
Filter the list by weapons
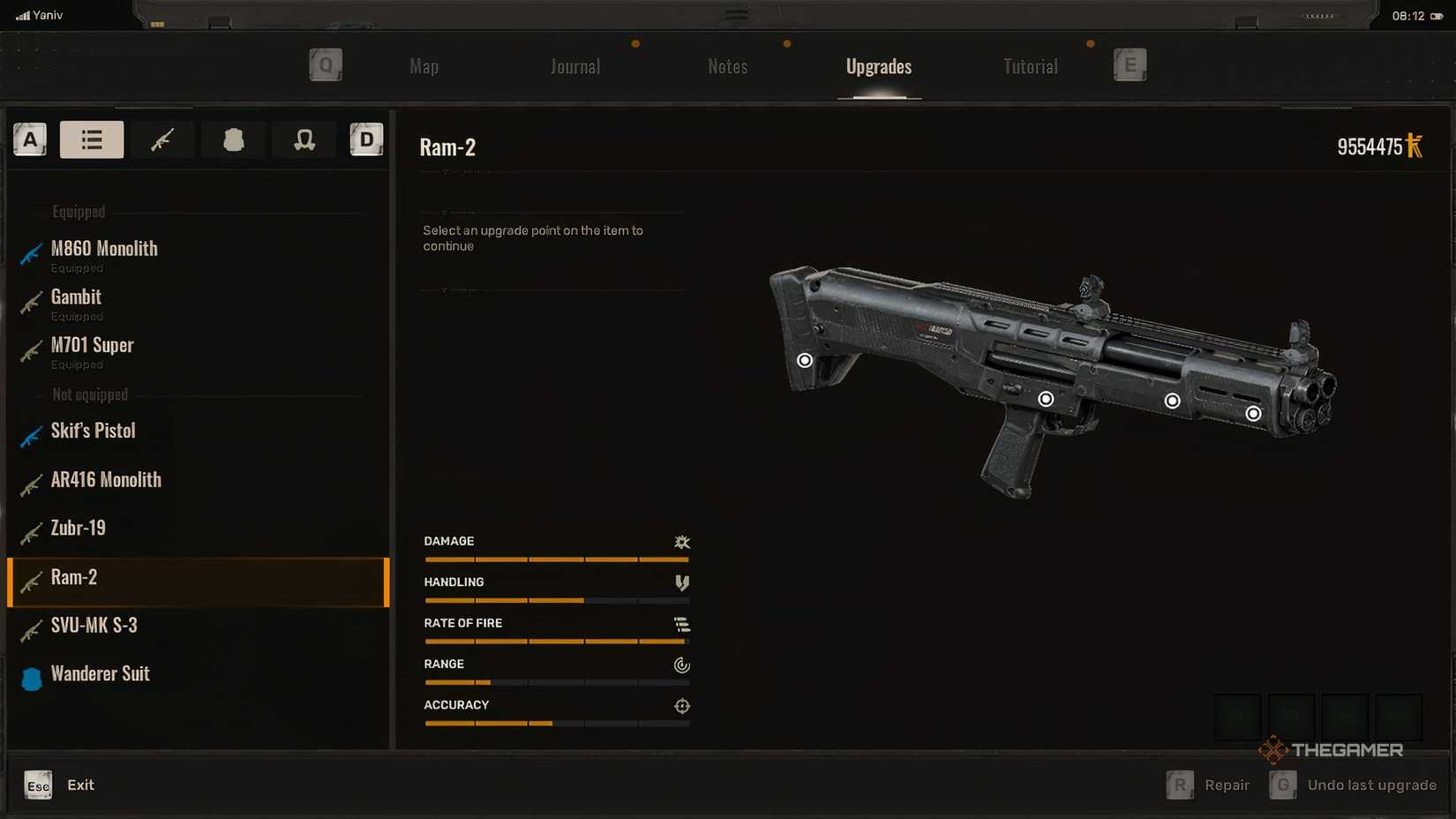[x=162, y=139]
